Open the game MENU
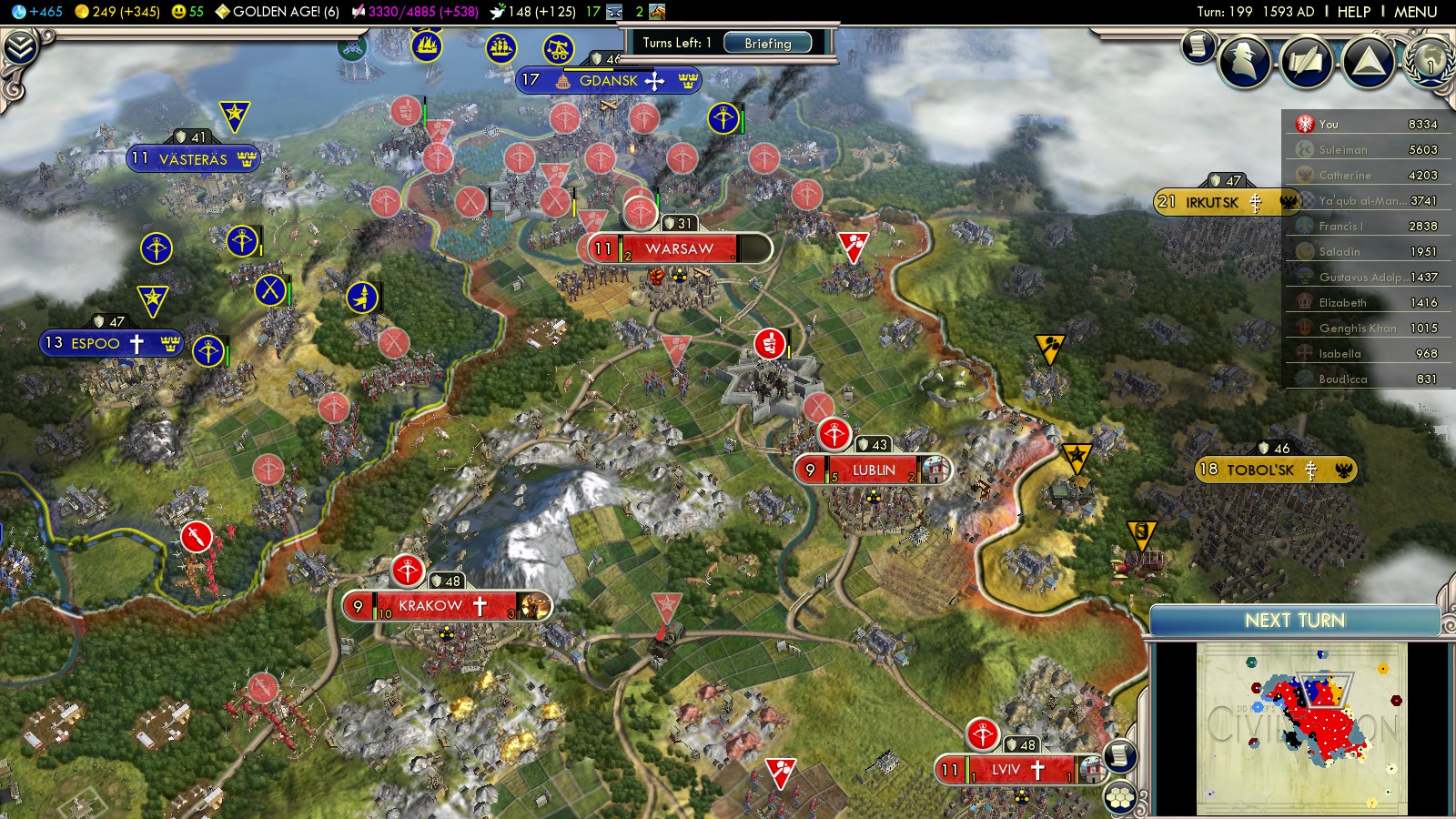Screen dimensions: 1456x819 pyautogui.click(x=1415, y=12)
